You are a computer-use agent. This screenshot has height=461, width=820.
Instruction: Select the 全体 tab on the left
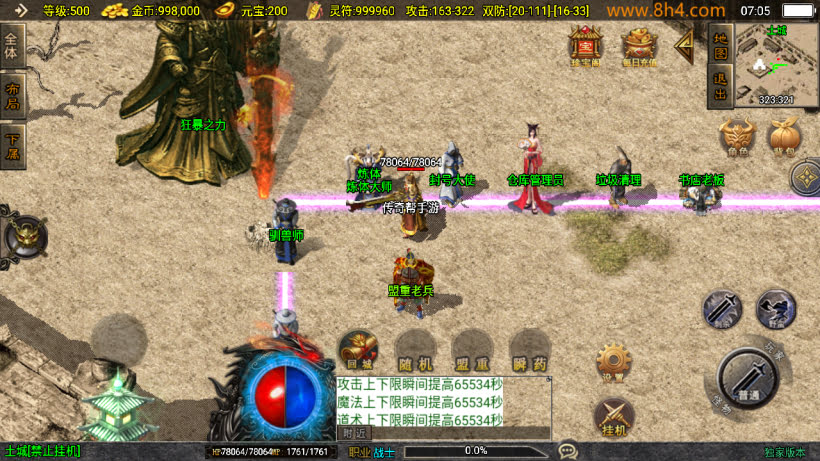[13, 47]
